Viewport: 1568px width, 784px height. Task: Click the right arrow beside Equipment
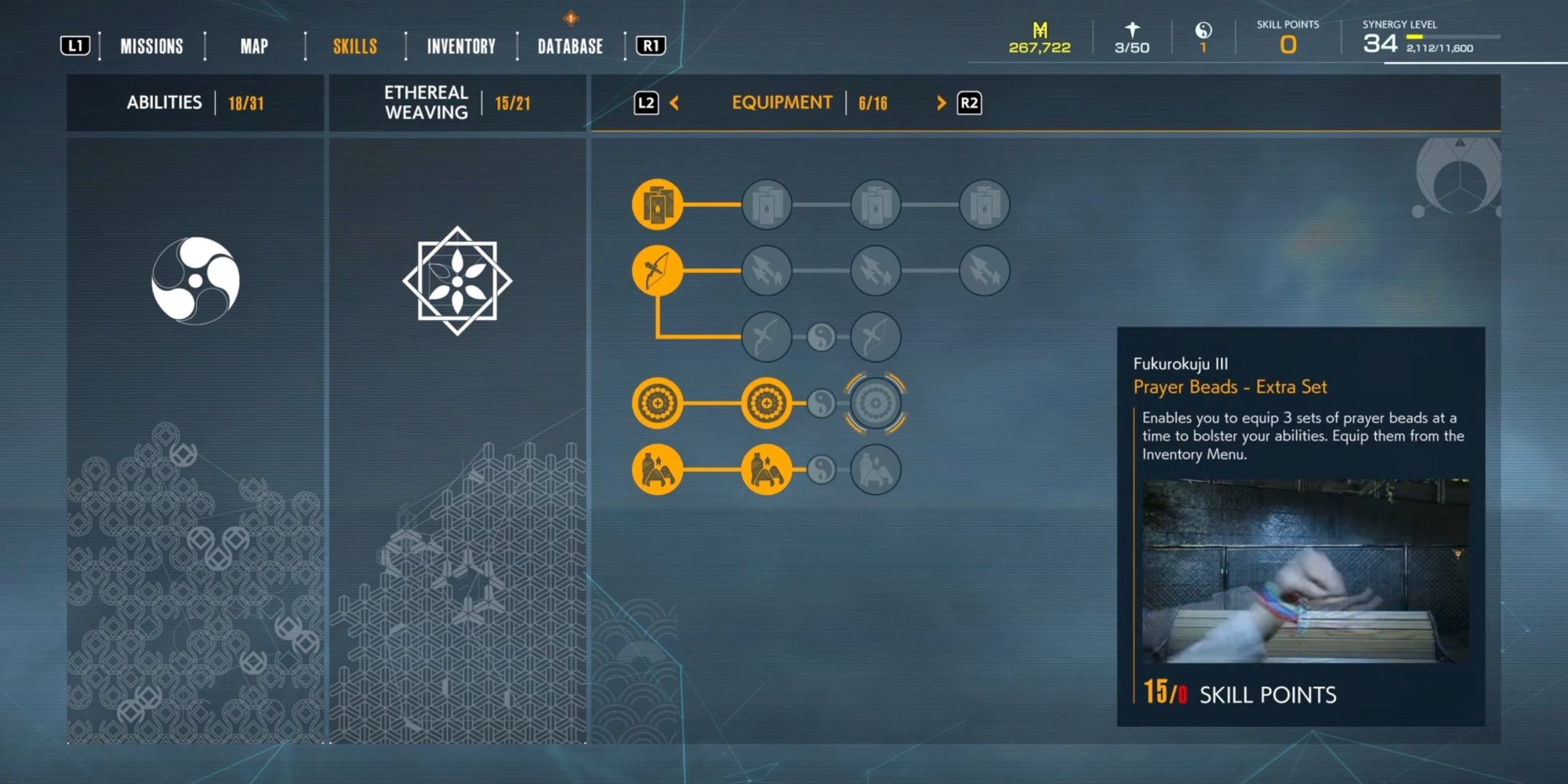click(941, 103)
